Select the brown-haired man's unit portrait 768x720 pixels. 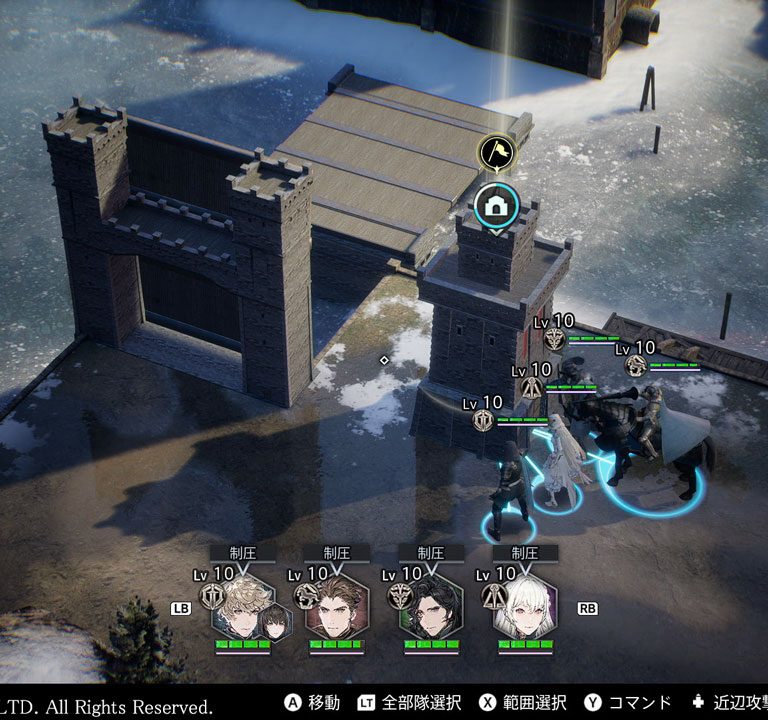click(336, 606)
